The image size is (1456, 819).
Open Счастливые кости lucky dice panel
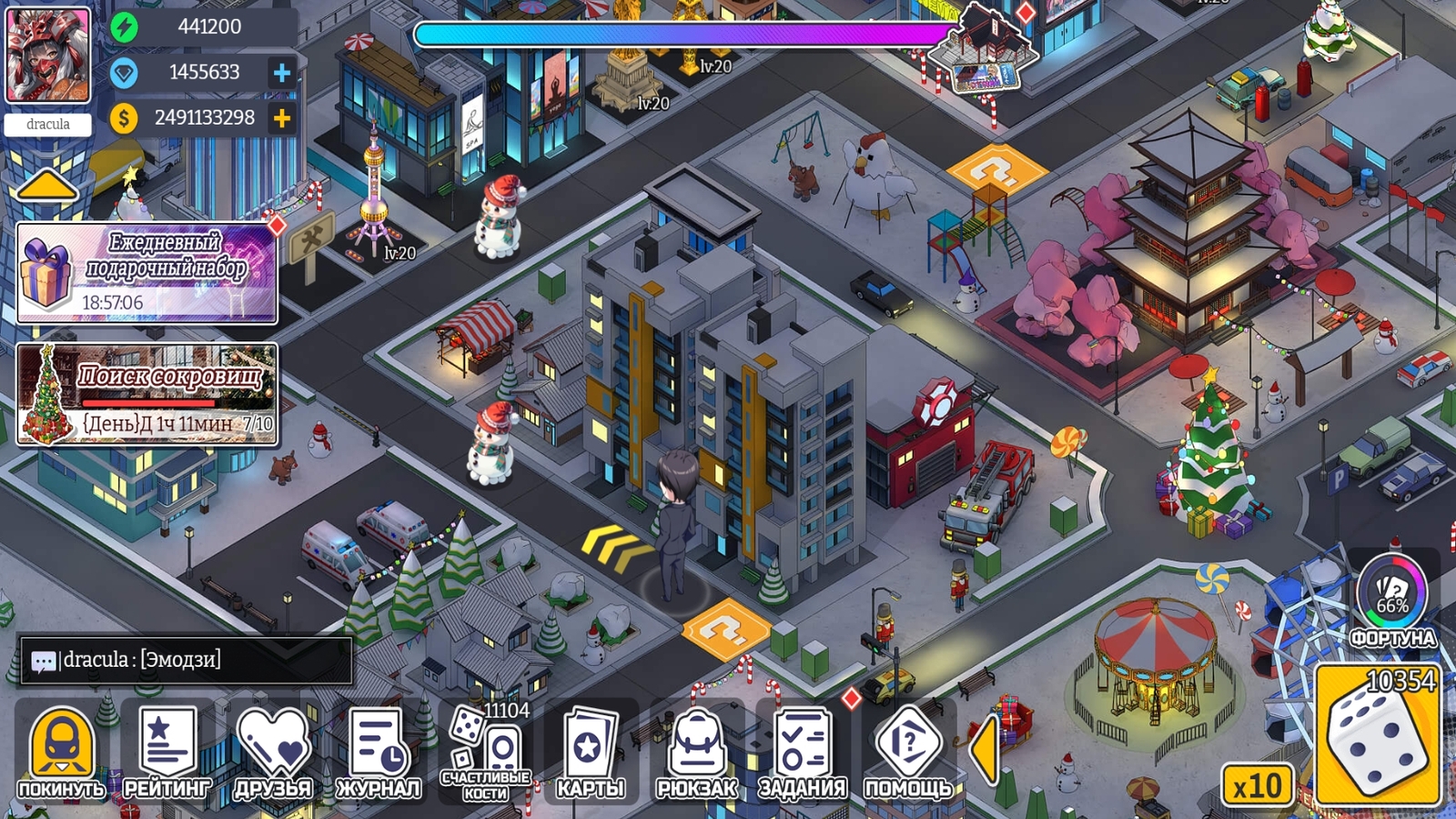(486, 748)
